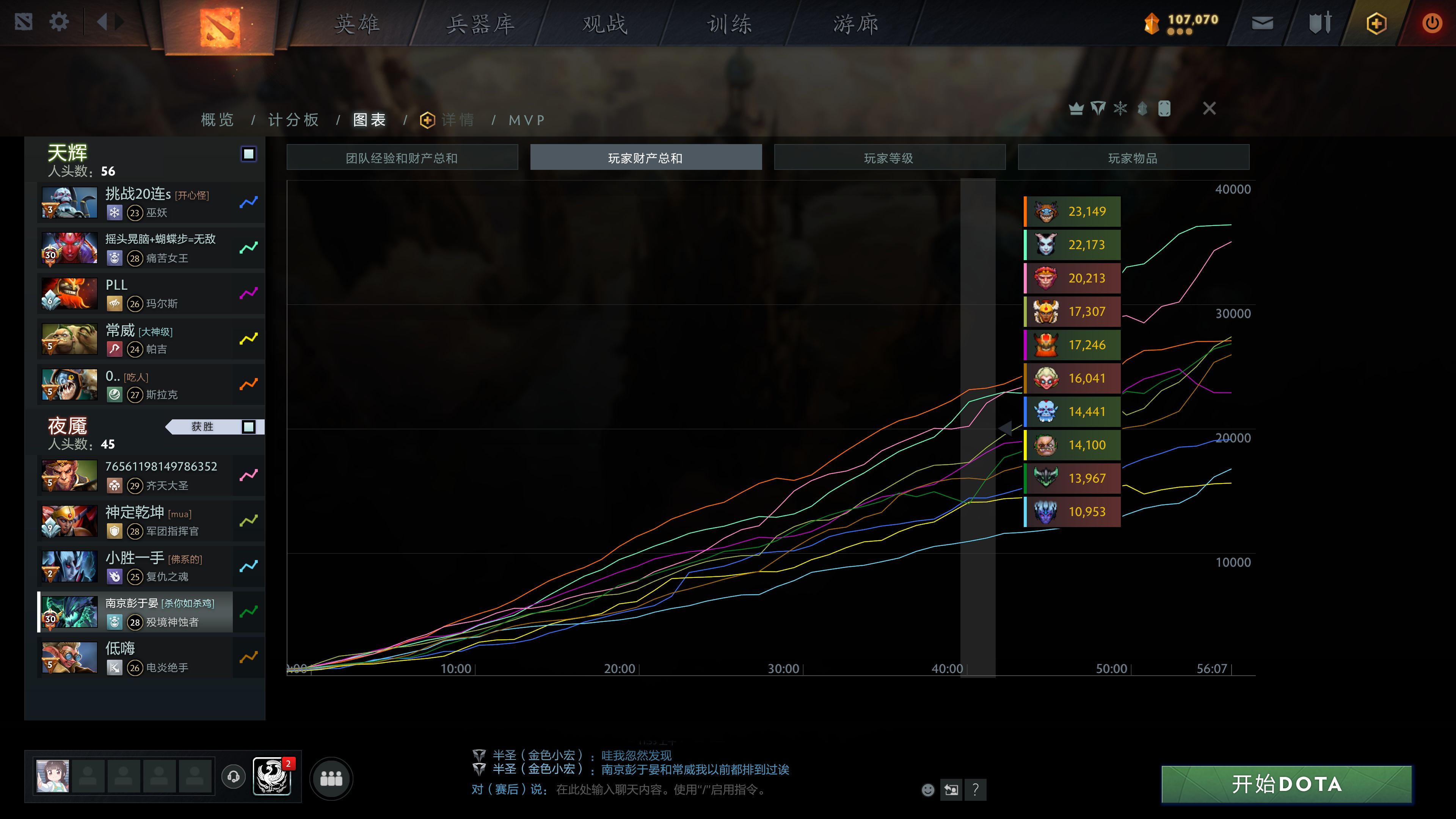
Task: Toggle graph line for 南京彭于晏
Action: pos(248,611)
